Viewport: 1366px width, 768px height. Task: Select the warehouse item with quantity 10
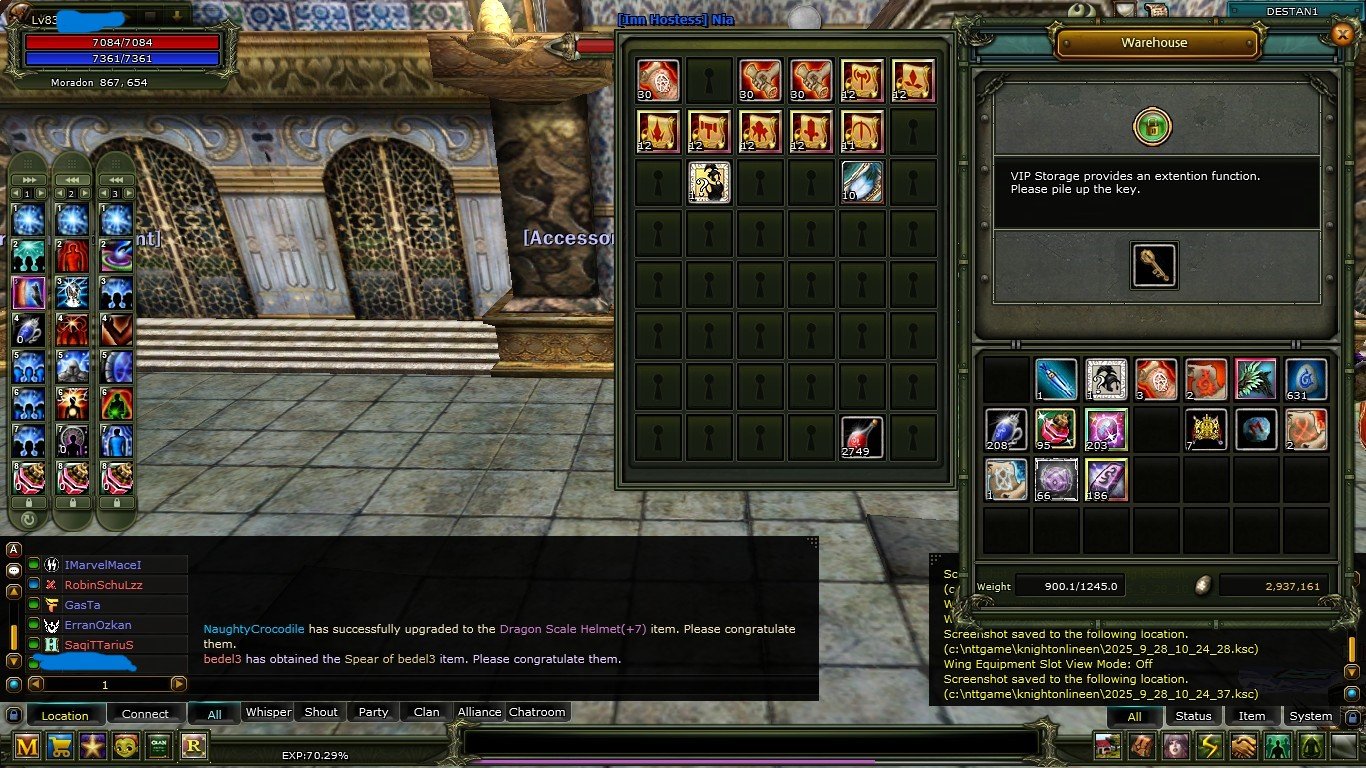point(861,182)
